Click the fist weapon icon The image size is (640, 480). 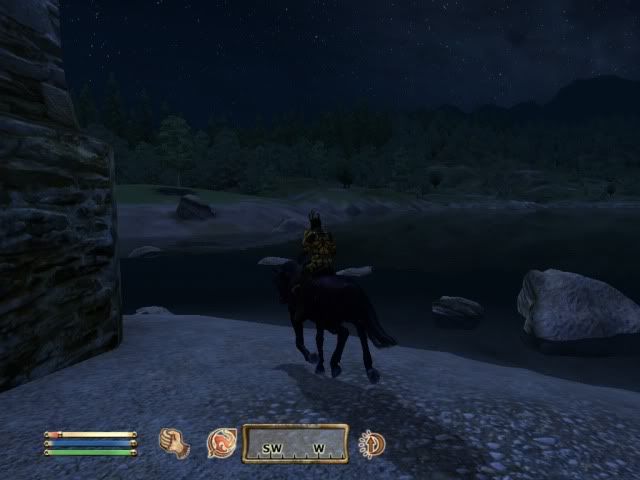click(175, 443)
